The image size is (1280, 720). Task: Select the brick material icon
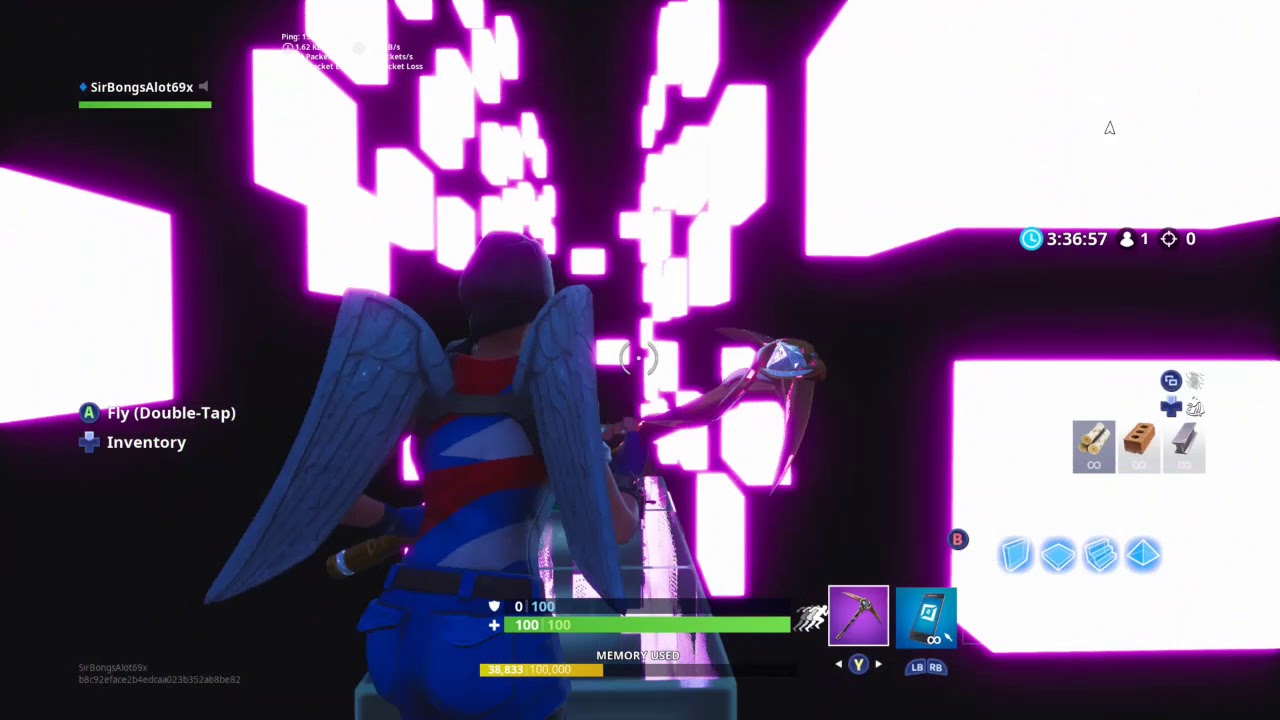tap(1139, 446)
